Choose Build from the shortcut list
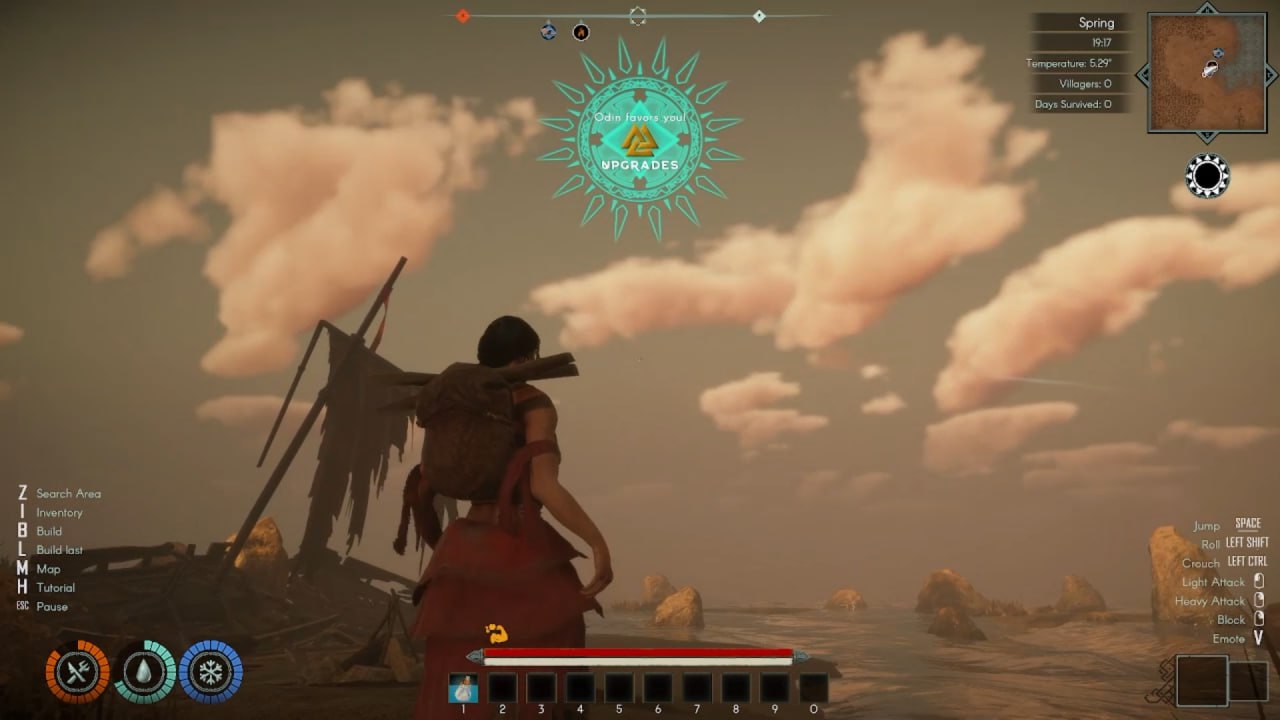 [49, 531]
